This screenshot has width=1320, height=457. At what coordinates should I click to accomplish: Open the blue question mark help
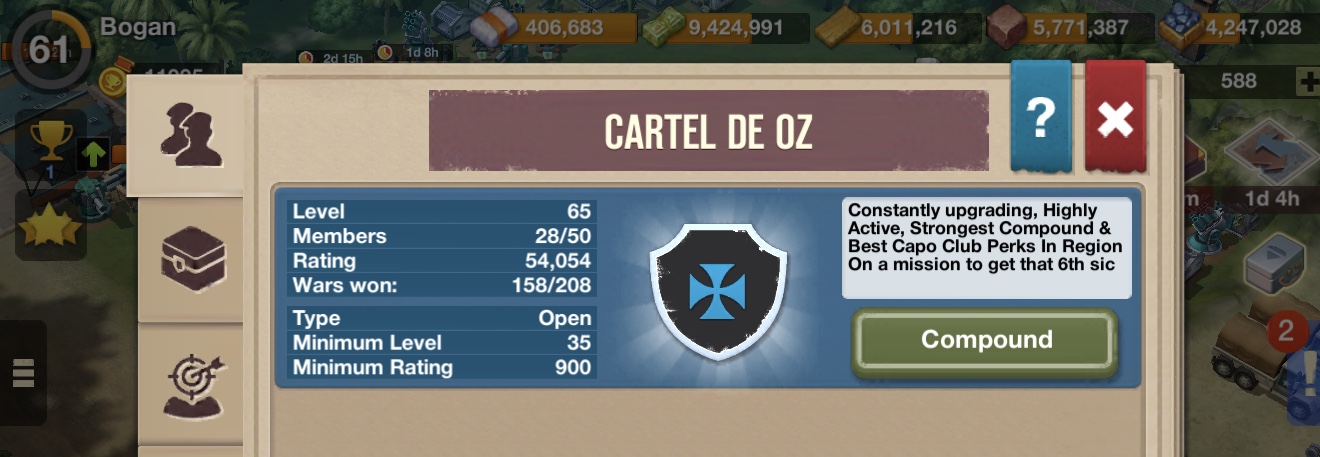[1040, 119]
